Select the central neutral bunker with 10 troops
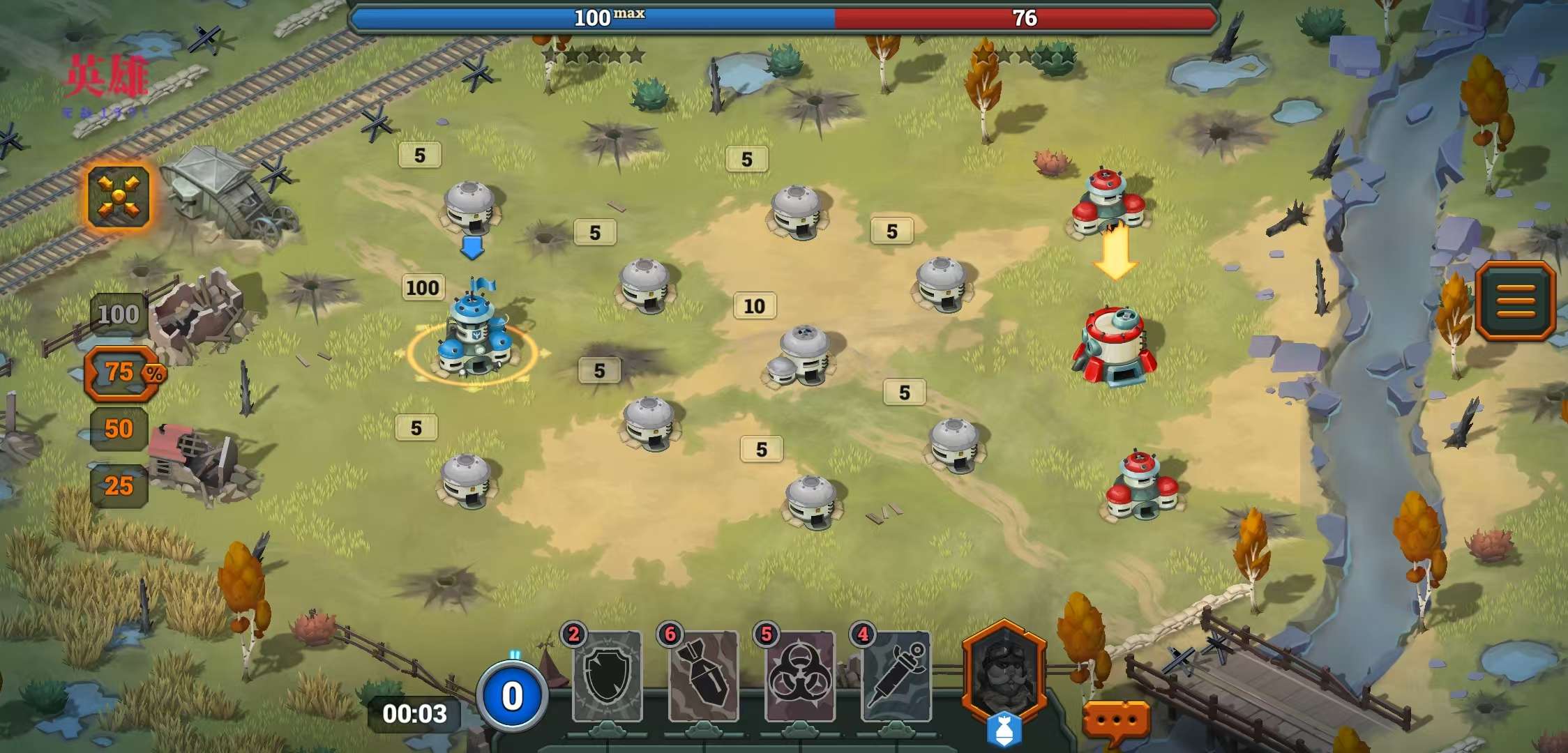Viewport: 1568px width, 753px height. point(801,357)
